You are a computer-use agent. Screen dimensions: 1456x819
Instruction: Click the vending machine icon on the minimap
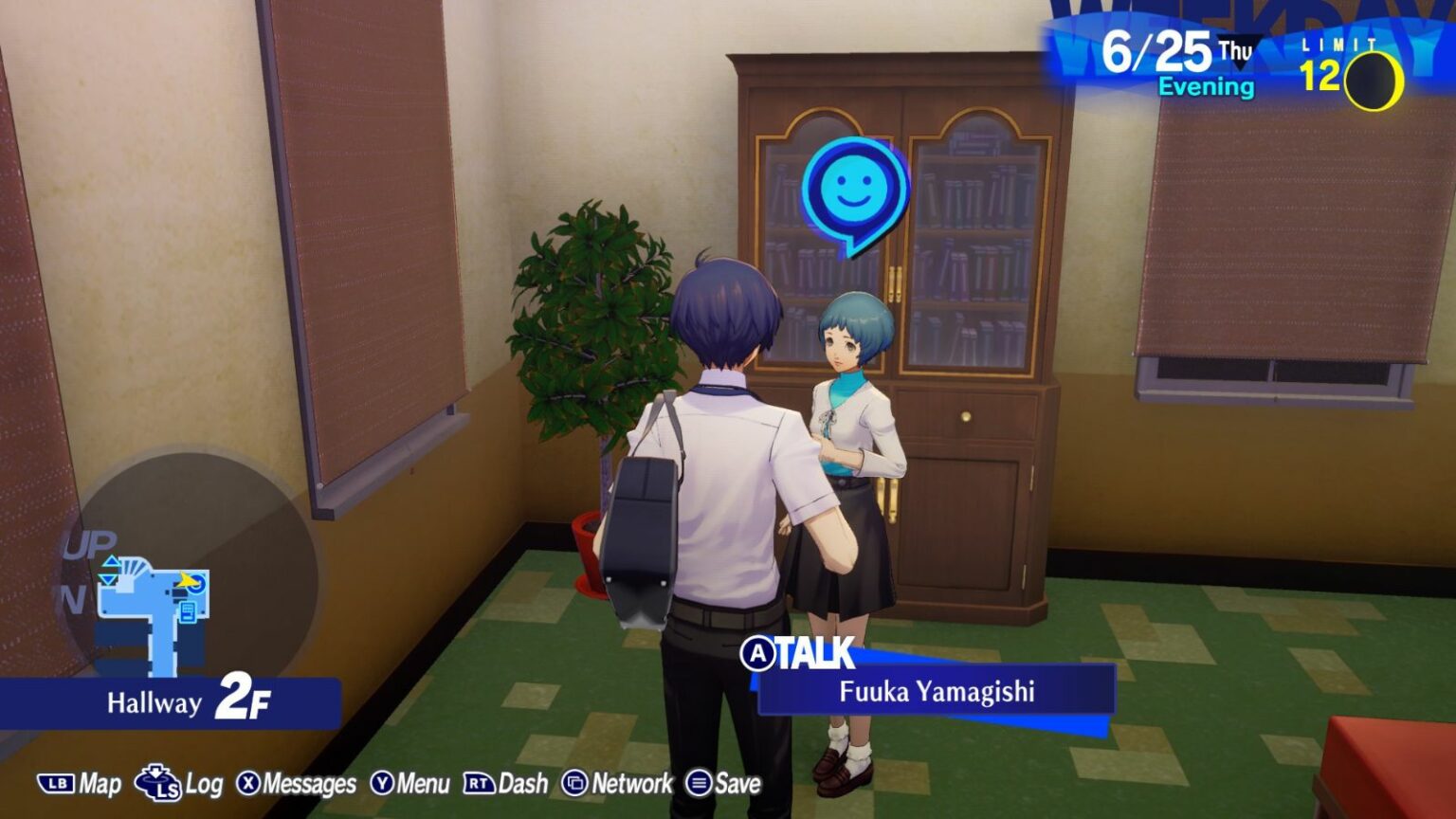(x=188, y=610)
